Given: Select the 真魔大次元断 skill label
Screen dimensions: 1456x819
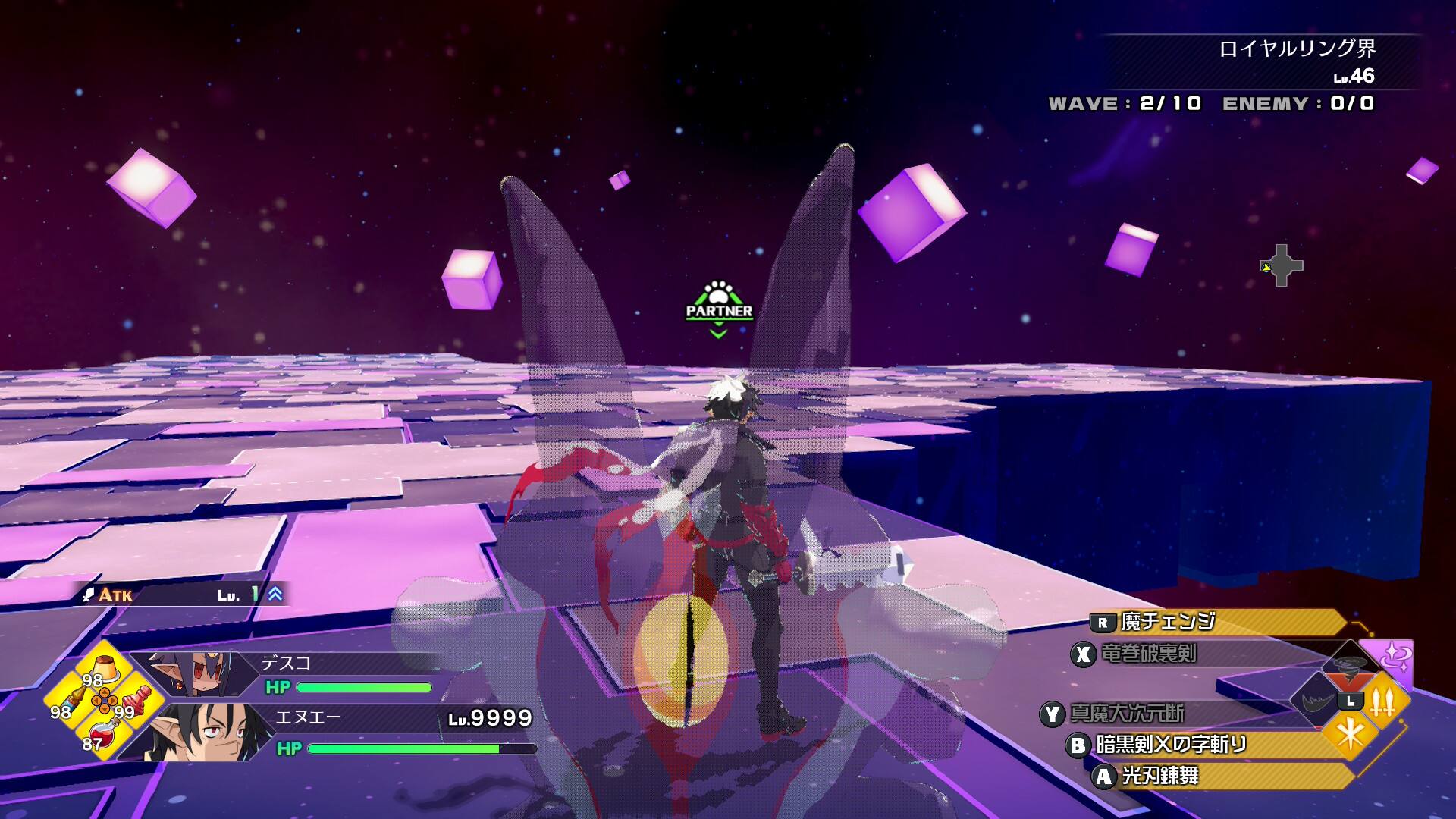Looking at the screenshot, I should [1127, 714].
